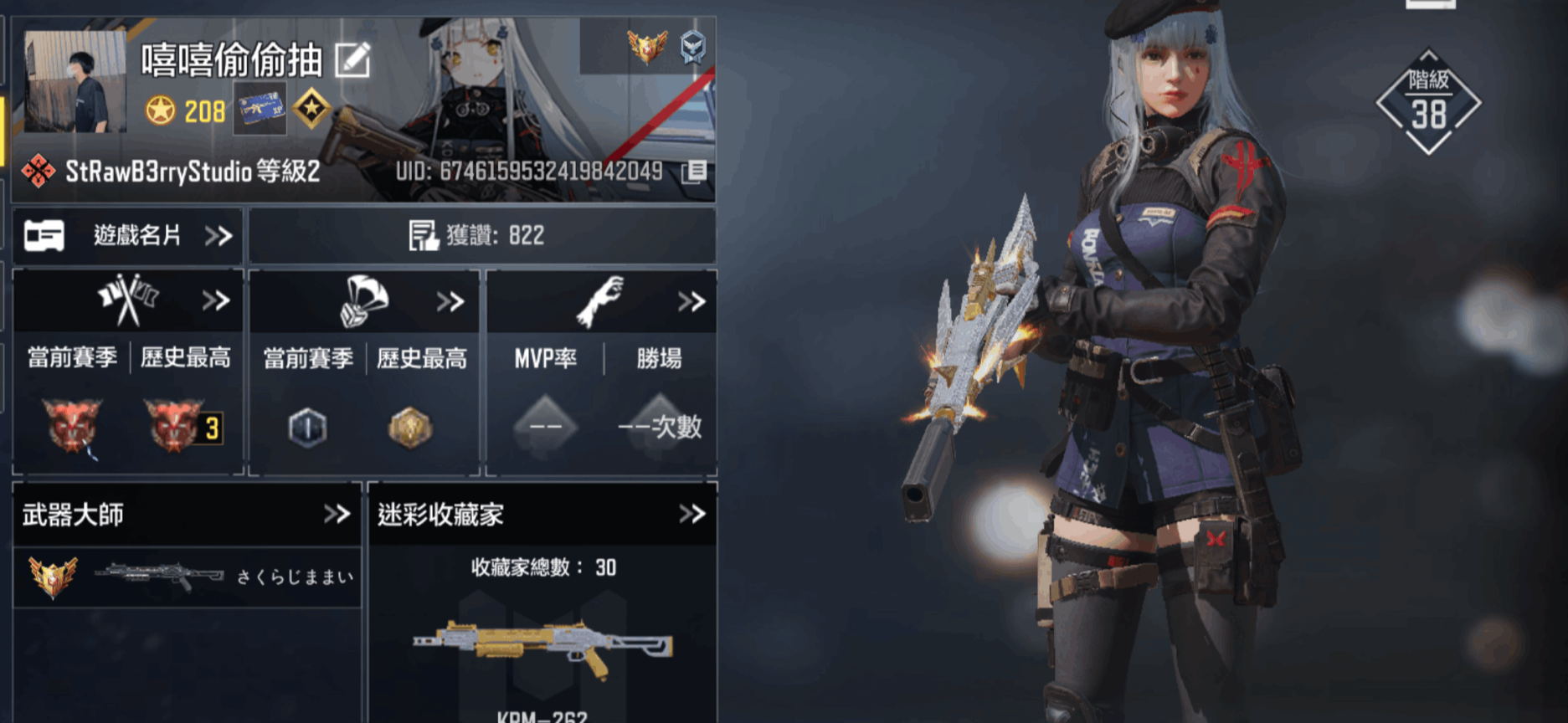The image size is (1568, 723).
Task: Open the player avatar photo
Action: (75, 82)
